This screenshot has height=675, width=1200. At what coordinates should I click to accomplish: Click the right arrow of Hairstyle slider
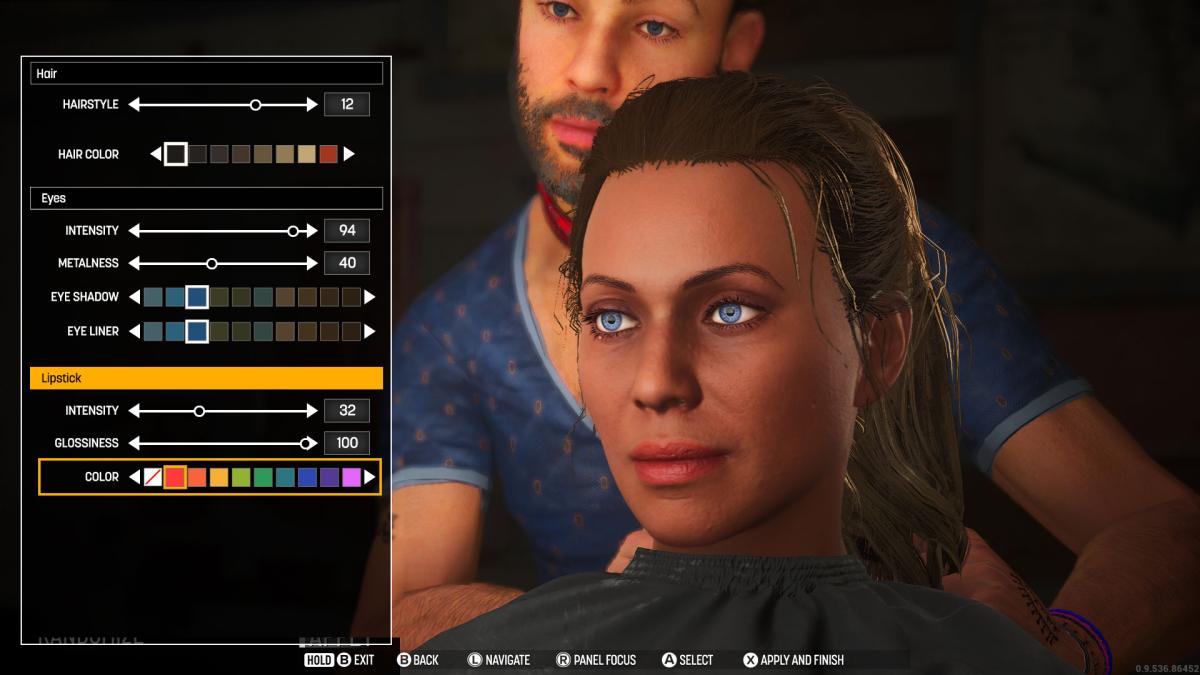pos(312,104)
